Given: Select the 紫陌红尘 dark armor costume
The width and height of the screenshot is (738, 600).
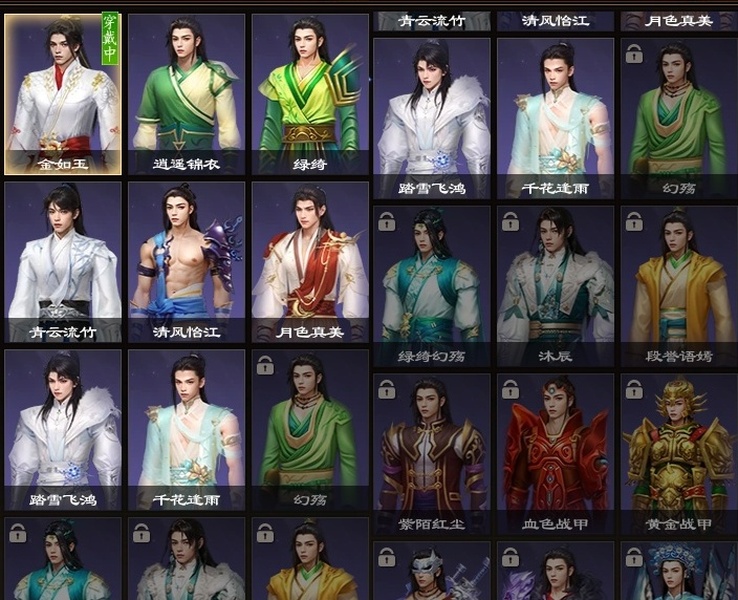Looking at the screenshot, I should [x=431, y=454].
